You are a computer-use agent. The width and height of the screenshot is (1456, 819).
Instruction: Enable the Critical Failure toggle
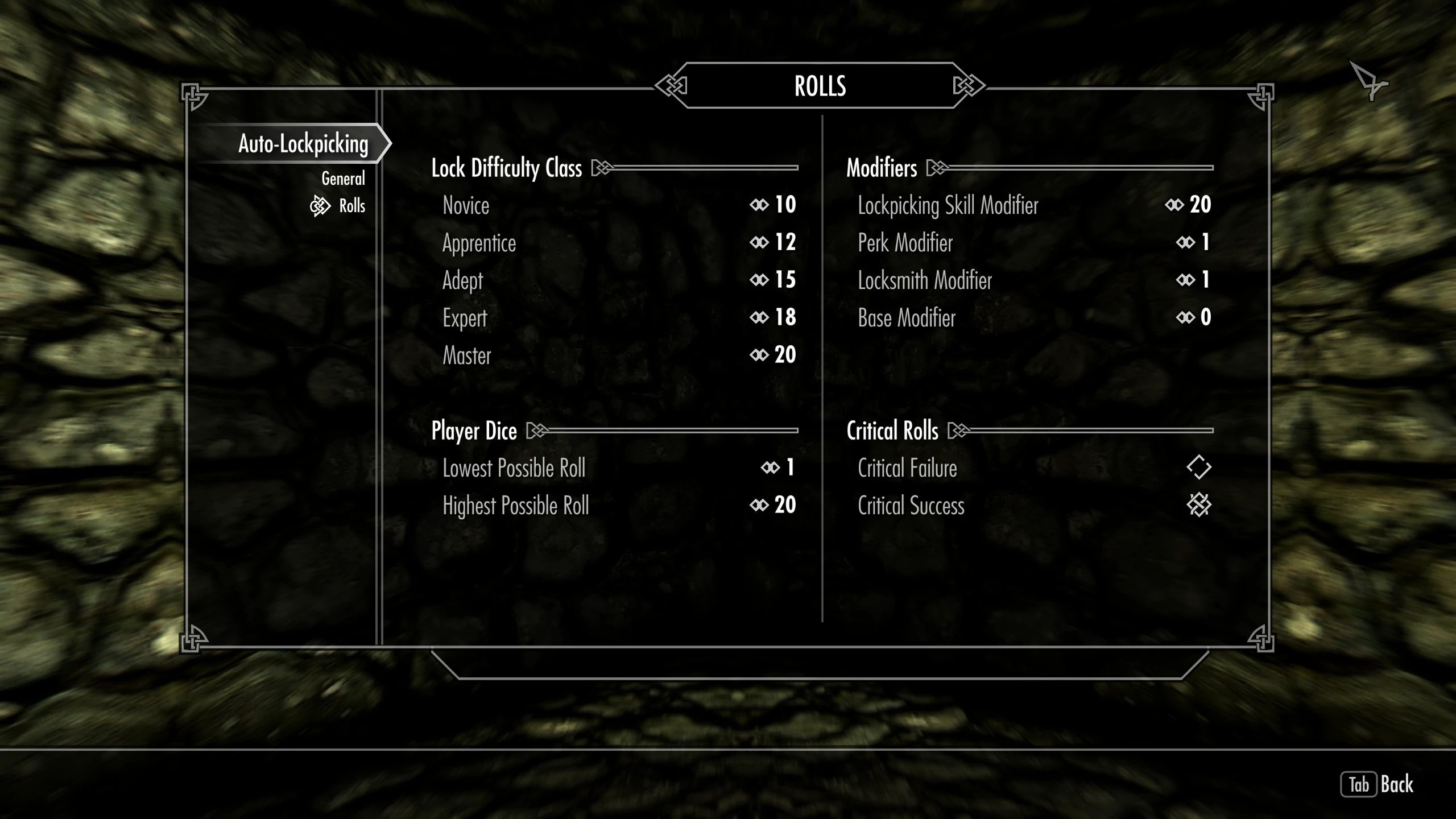click(1200, 468)
